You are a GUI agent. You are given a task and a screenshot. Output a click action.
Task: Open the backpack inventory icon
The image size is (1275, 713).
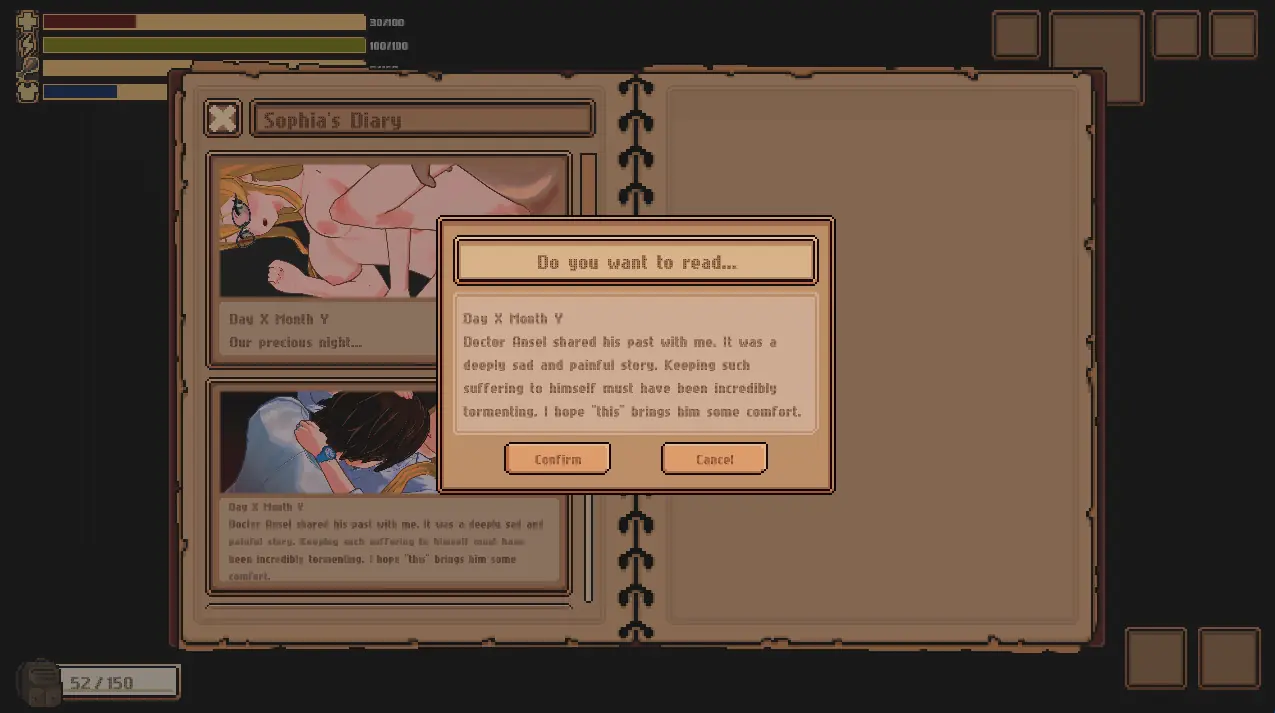coord(41,682)
